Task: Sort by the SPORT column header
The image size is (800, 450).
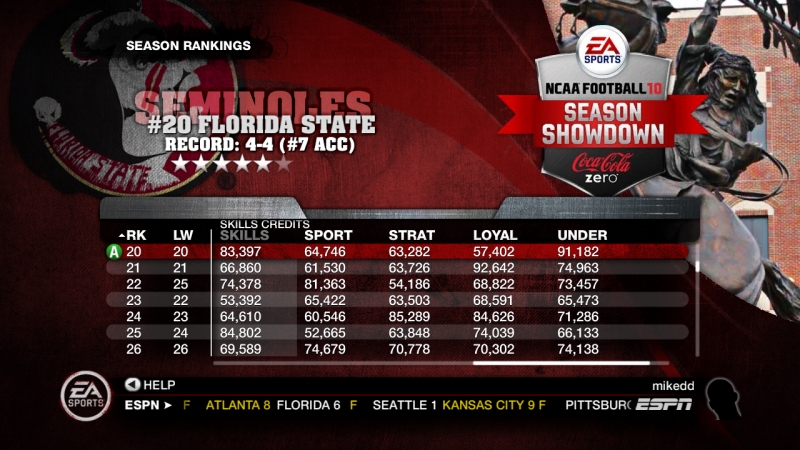Action: pos(327,234)
